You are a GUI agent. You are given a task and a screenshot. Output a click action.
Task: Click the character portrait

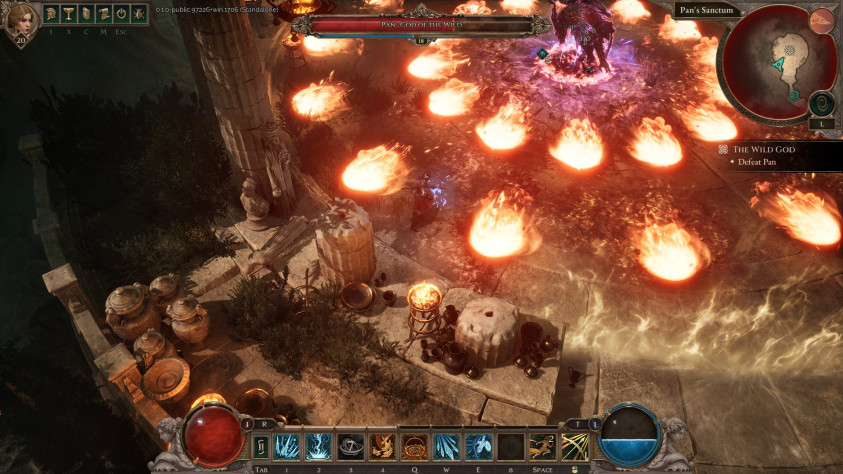click(20, 22)
